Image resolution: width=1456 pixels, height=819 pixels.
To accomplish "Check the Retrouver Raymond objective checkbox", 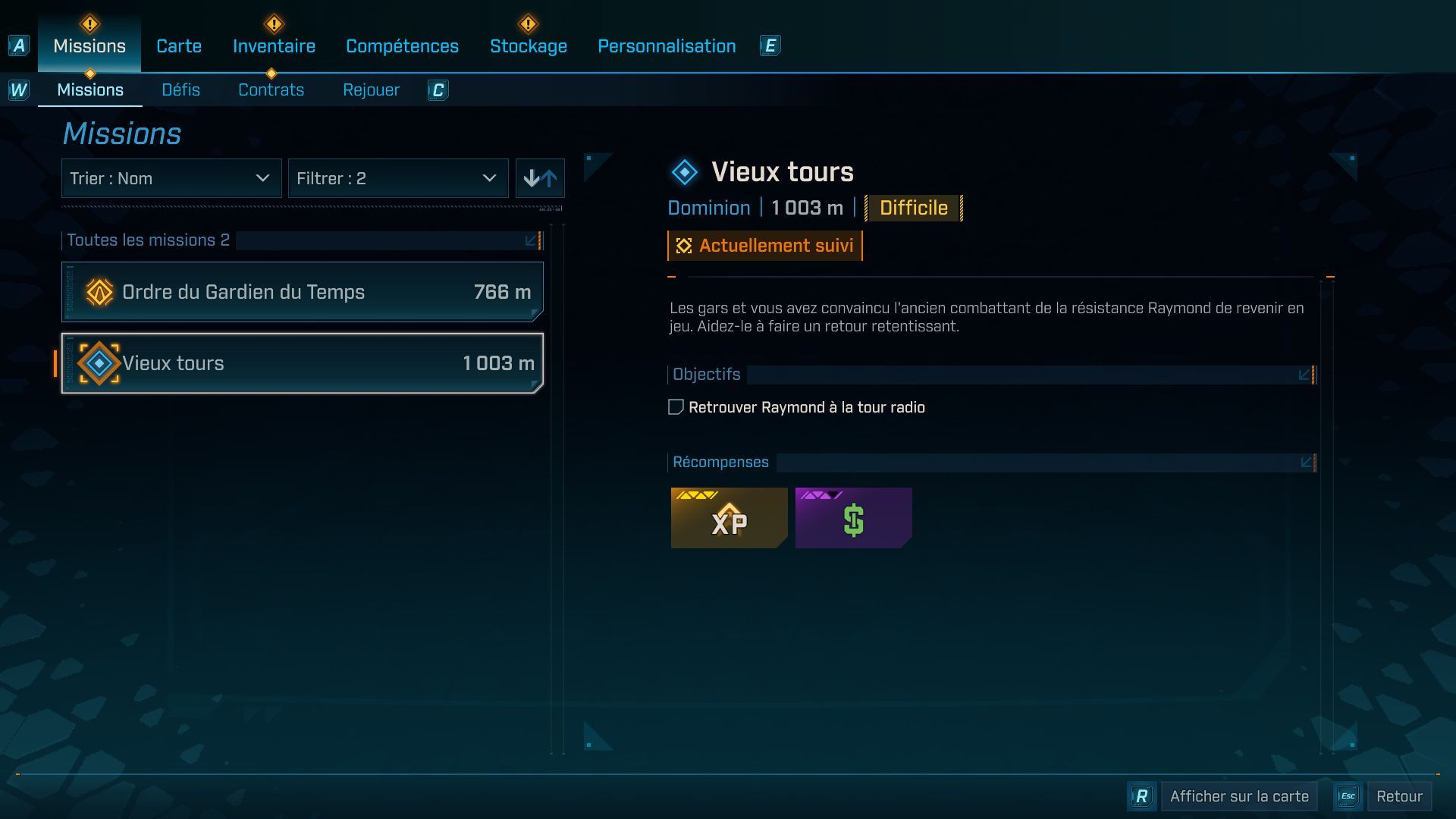I will click(x=673, y=407).
